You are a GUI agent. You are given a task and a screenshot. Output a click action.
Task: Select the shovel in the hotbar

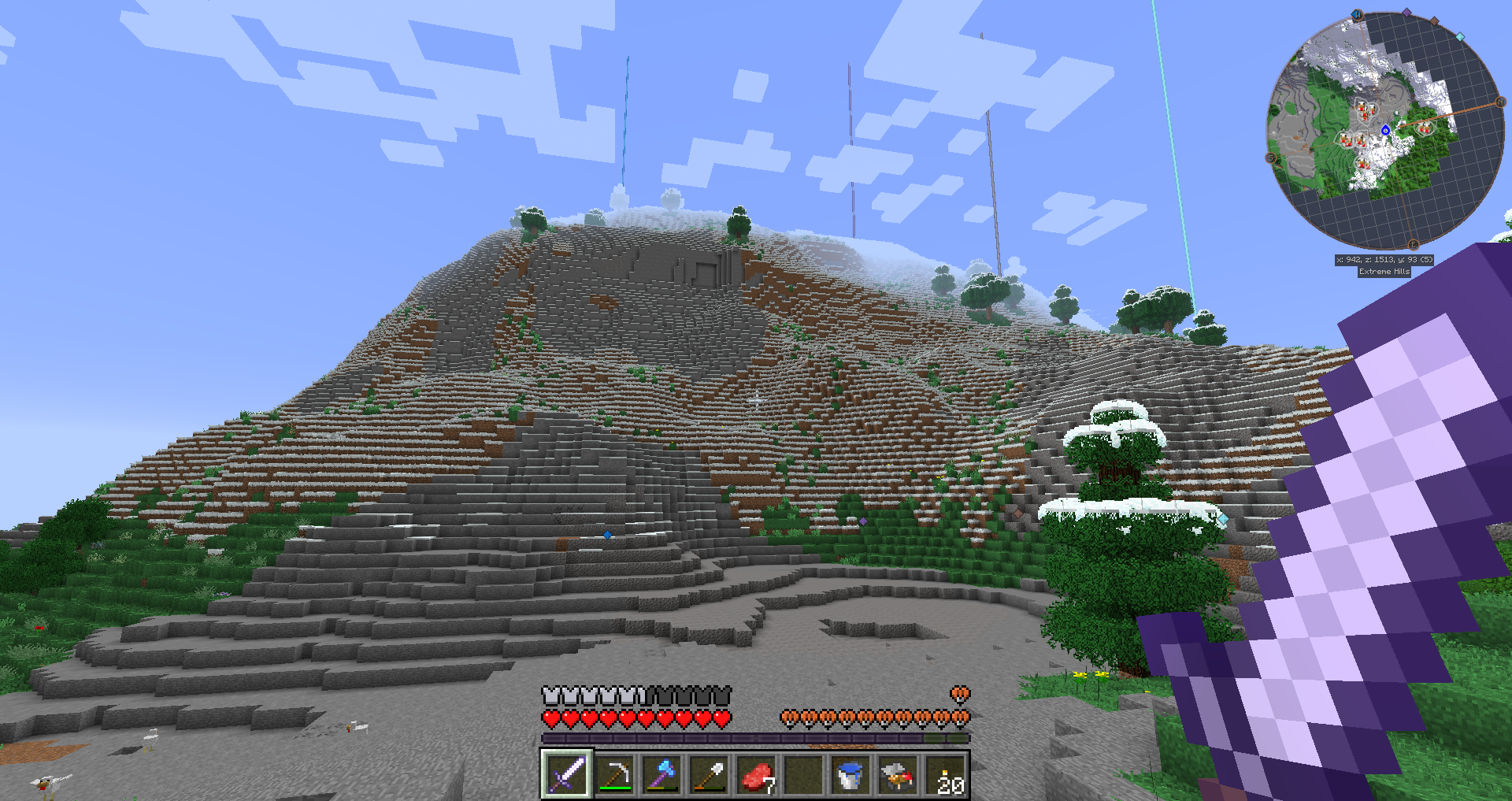tap(709, 773)
